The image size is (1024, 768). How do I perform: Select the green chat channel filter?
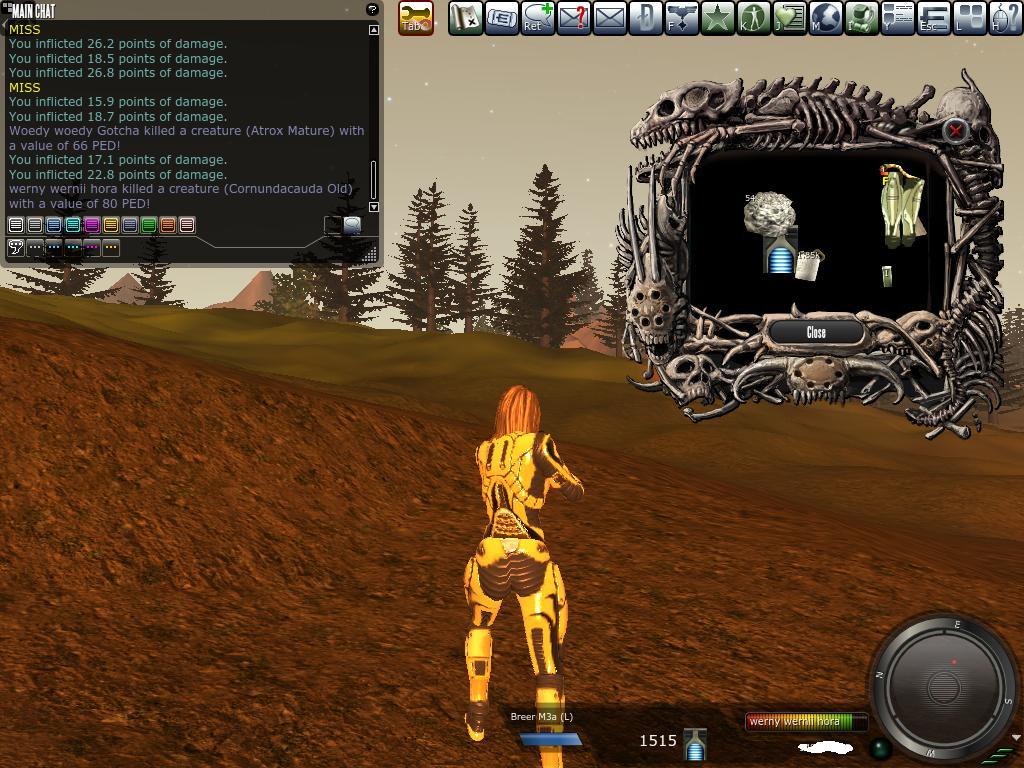coord(149,225)
